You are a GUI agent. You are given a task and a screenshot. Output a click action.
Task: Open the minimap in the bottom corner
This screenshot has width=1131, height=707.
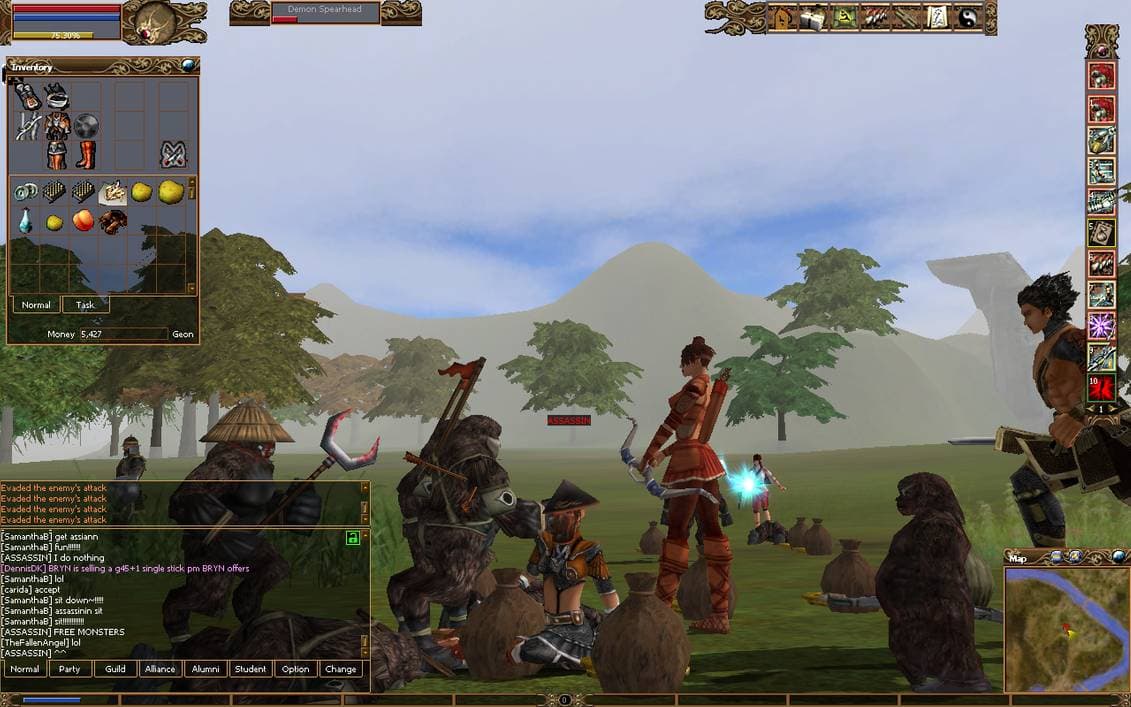[x=1066, y=629]
